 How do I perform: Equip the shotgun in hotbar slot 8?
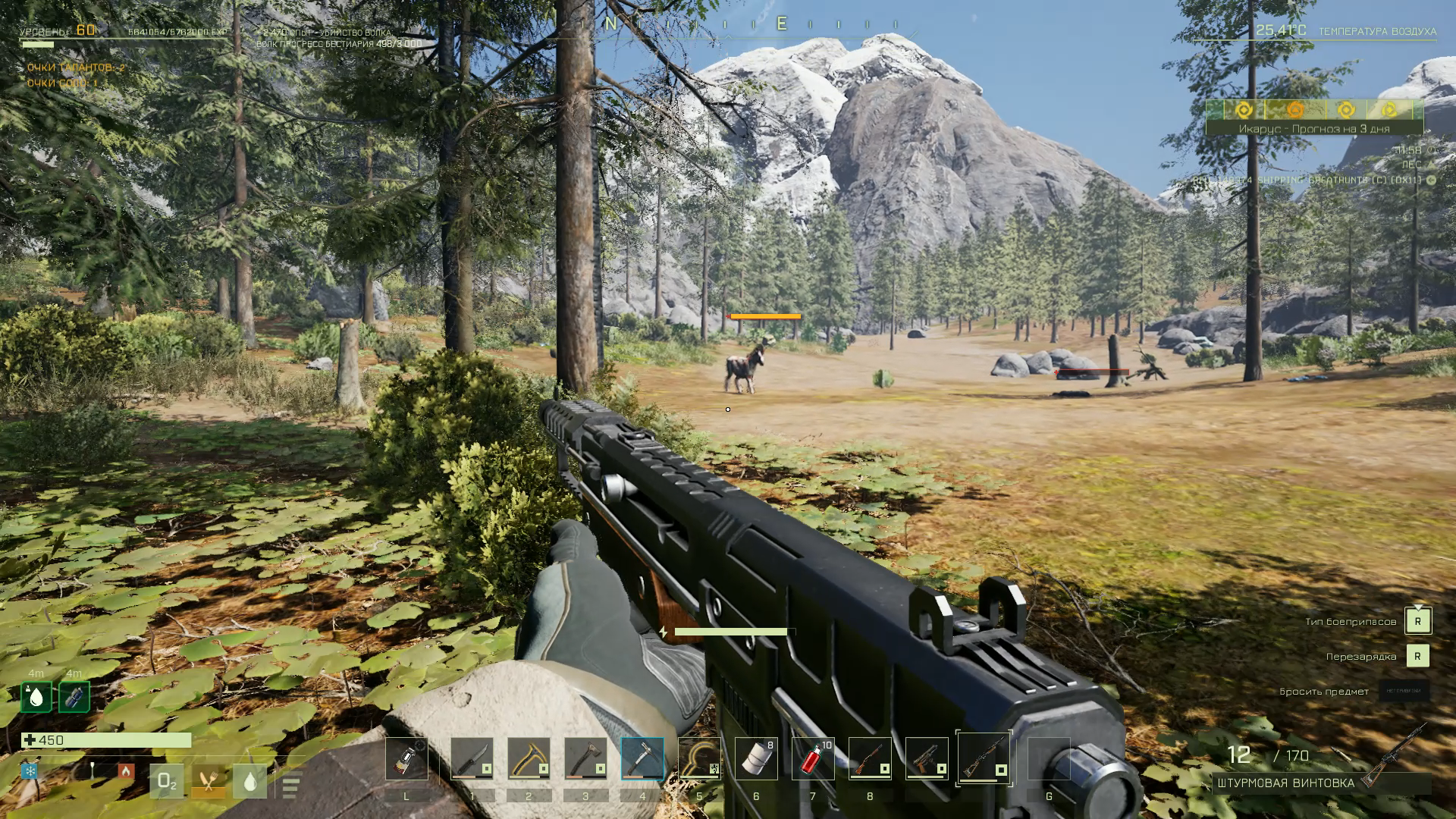click(x=870, y=758)
